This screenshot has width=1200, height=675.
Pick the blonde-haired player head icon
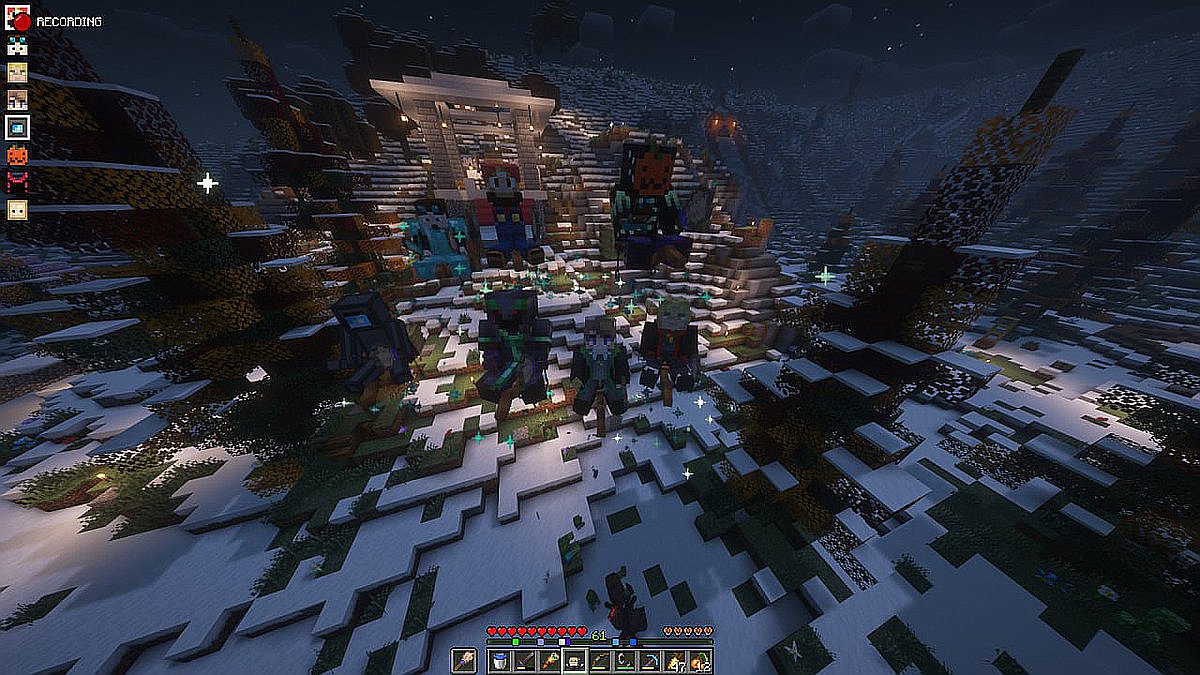18,72
